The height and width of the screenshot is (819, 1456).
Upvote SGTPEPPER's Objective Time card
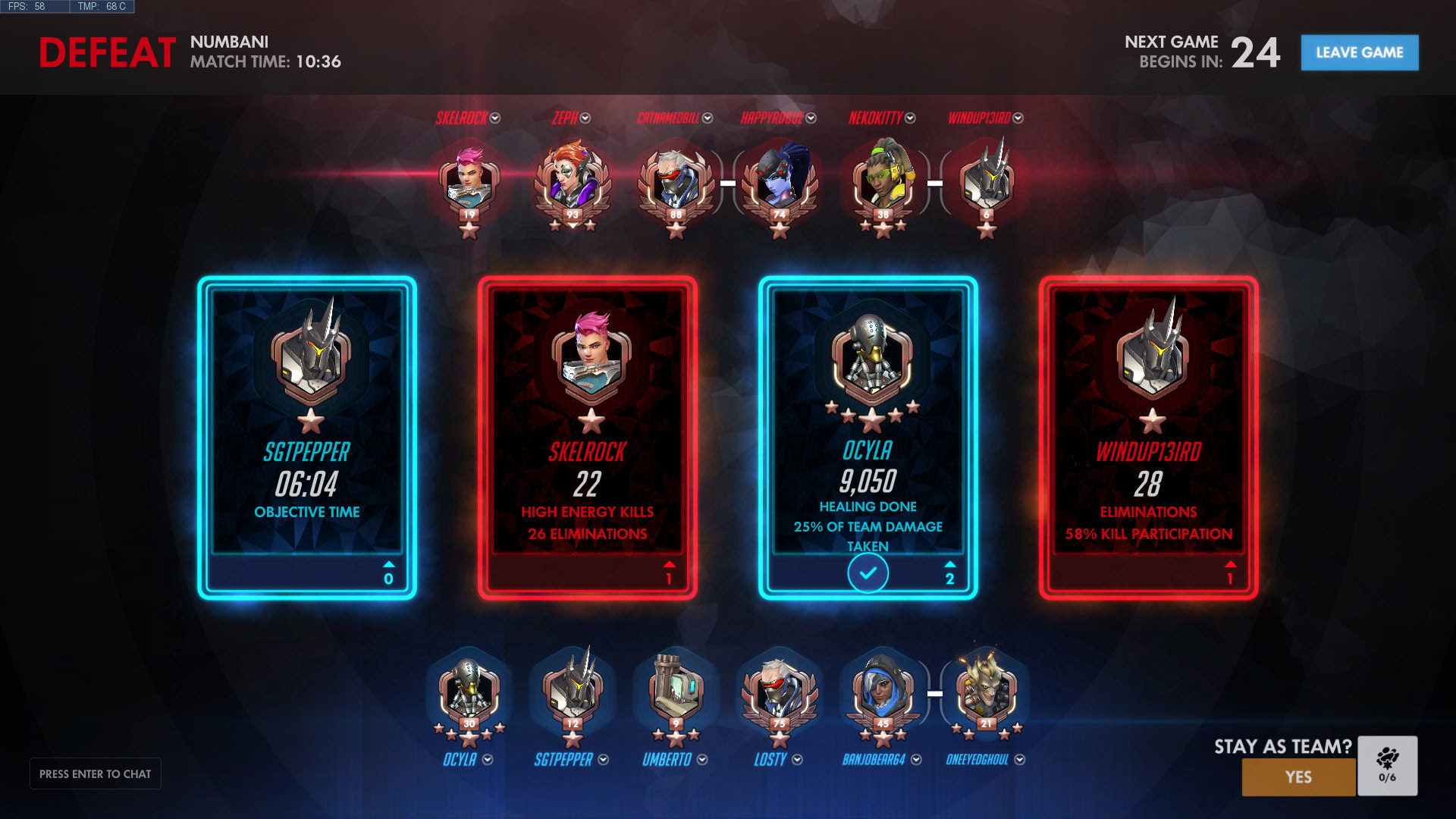pyautogui.click(x=388, y=573)
